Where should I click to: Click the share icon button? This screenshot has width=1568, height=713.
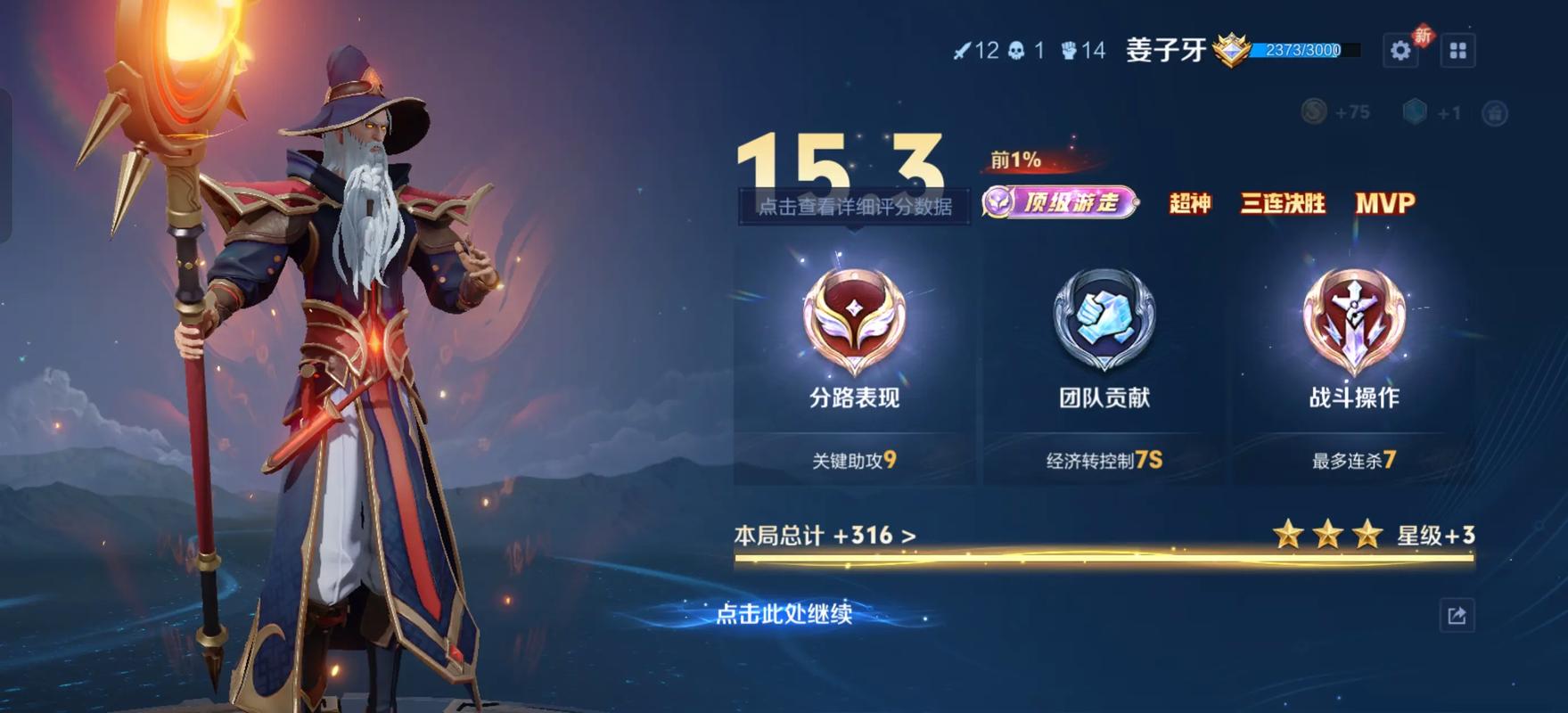[1457, 616]
